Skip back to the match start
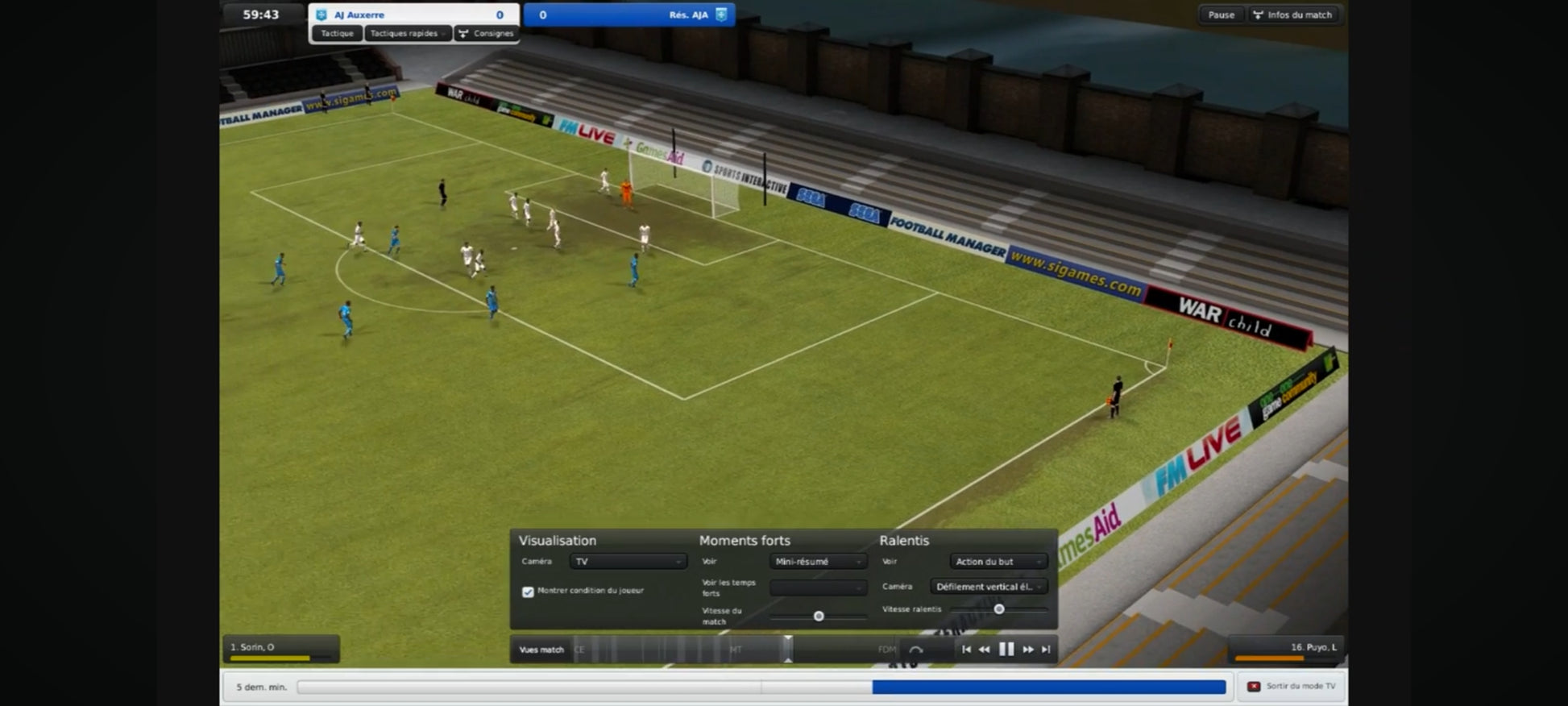 966,650
